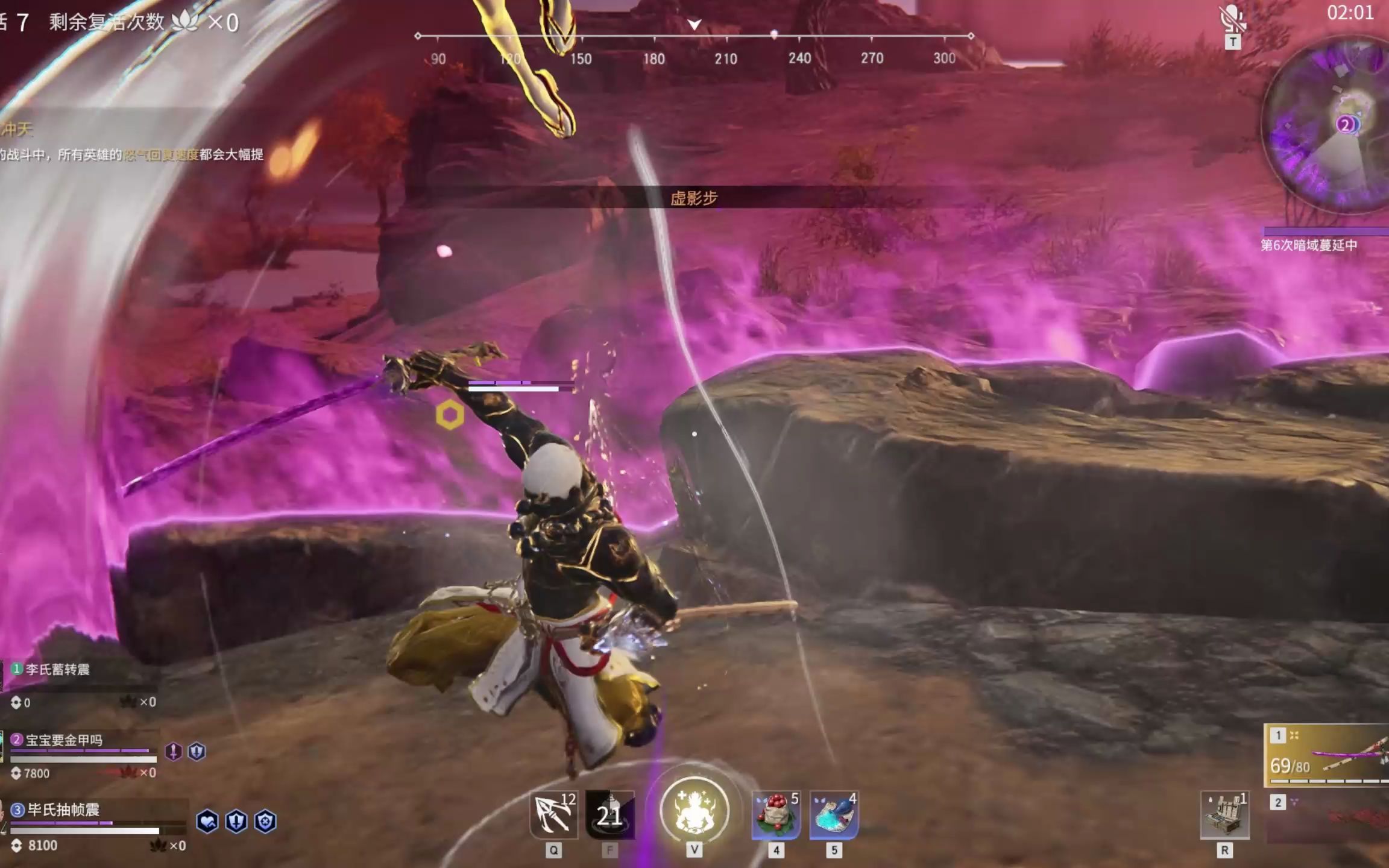
Task: Select teammate 李氏蓄转震 in squad list
Action: [57, 670]
